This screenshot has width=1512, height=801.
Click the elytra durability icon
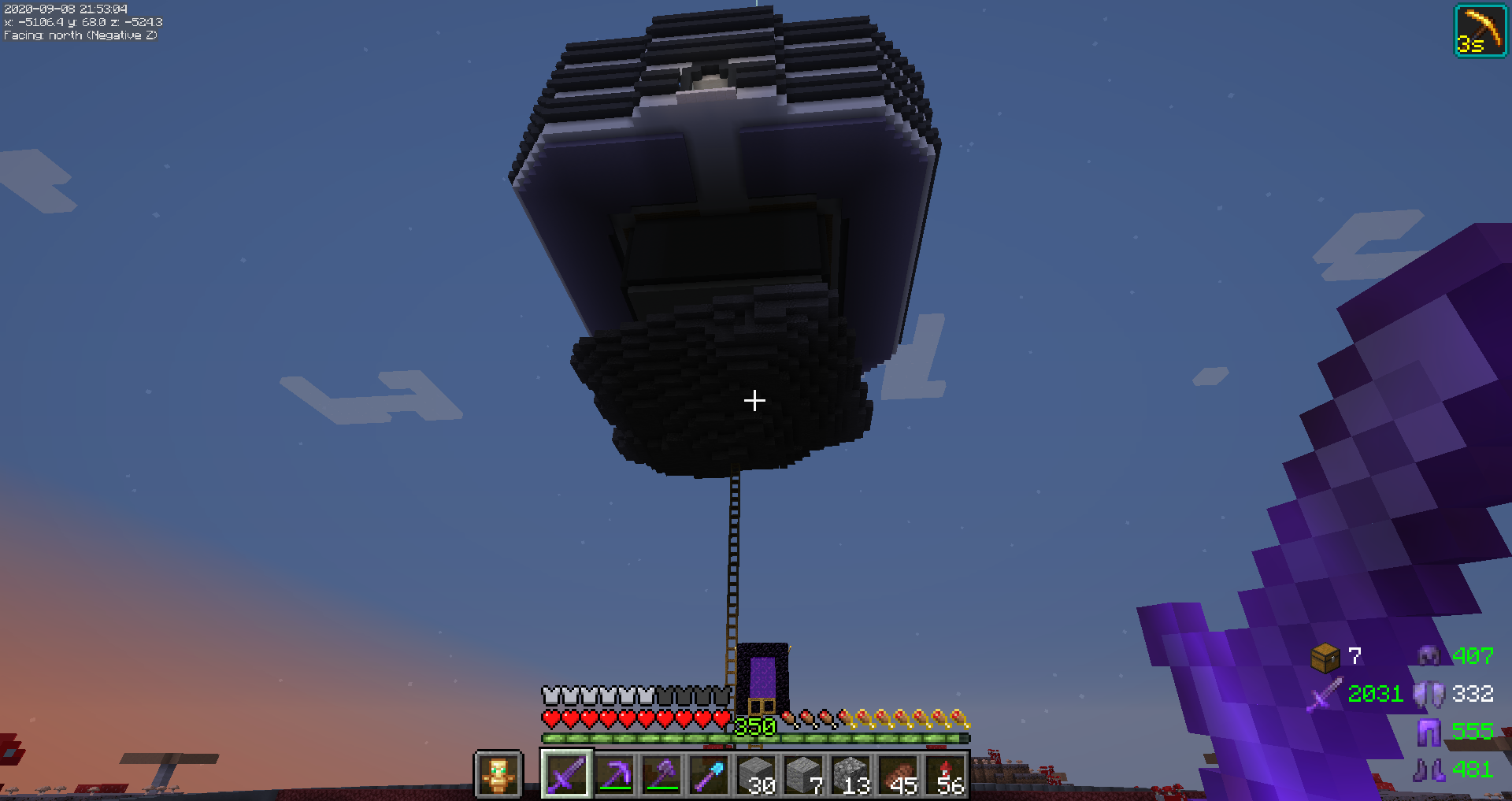pos(1429,694)
